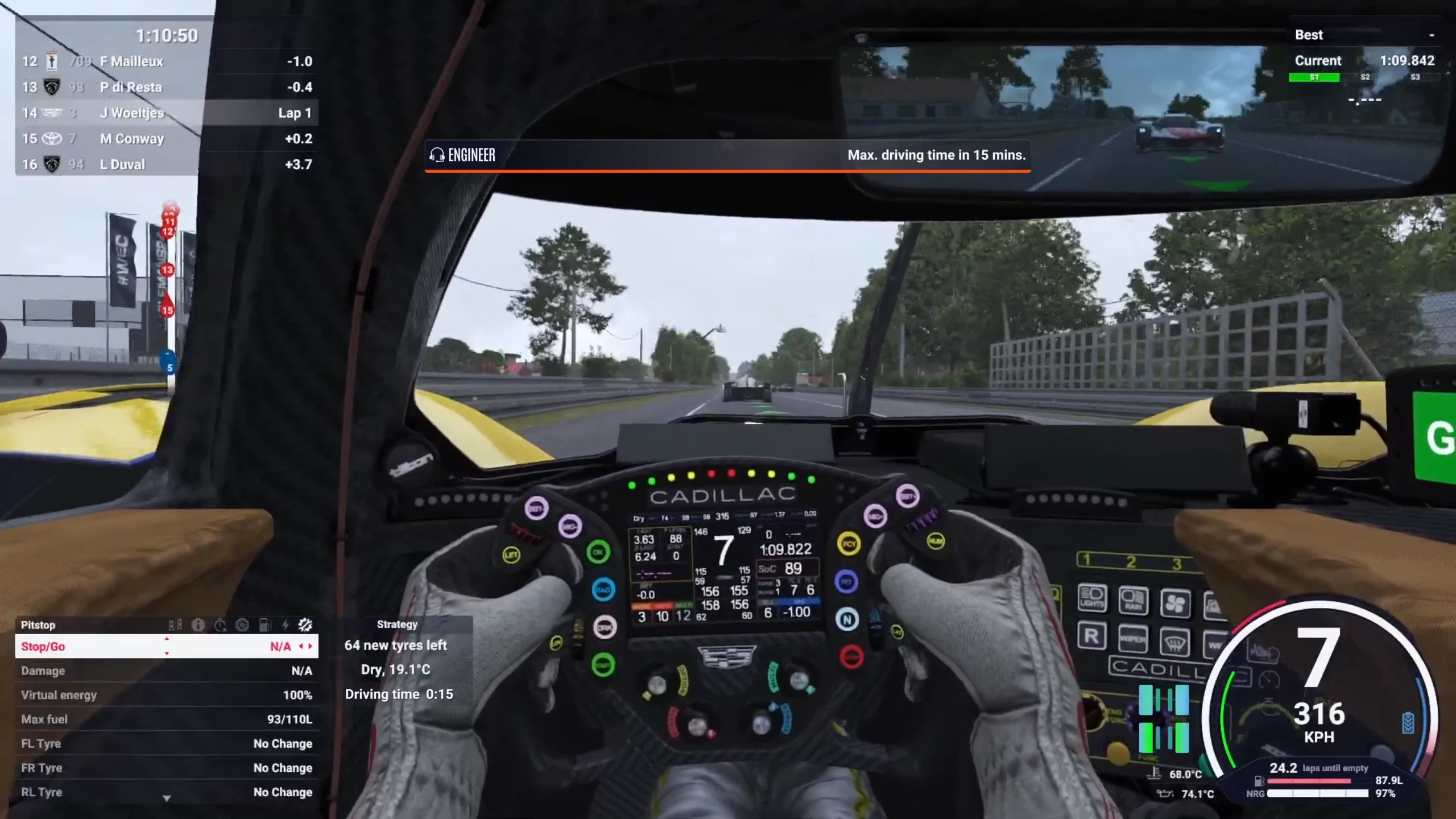This screenshot has width=1456, height=819.
Task: Select the FR Tyre row
Action: click(x=165, y=768)
